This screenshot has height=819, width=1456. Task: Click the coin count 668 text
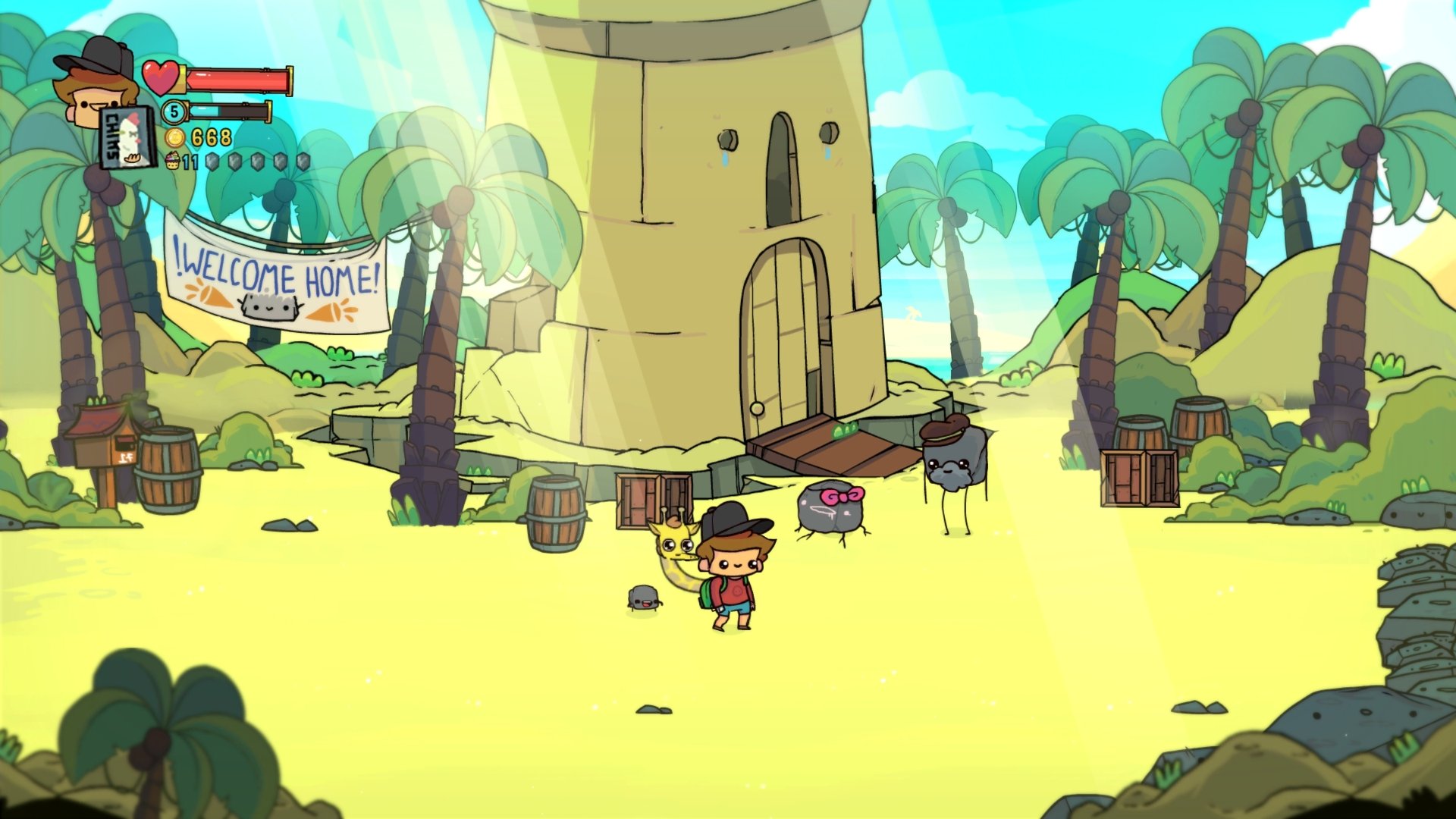pos(211,137)
